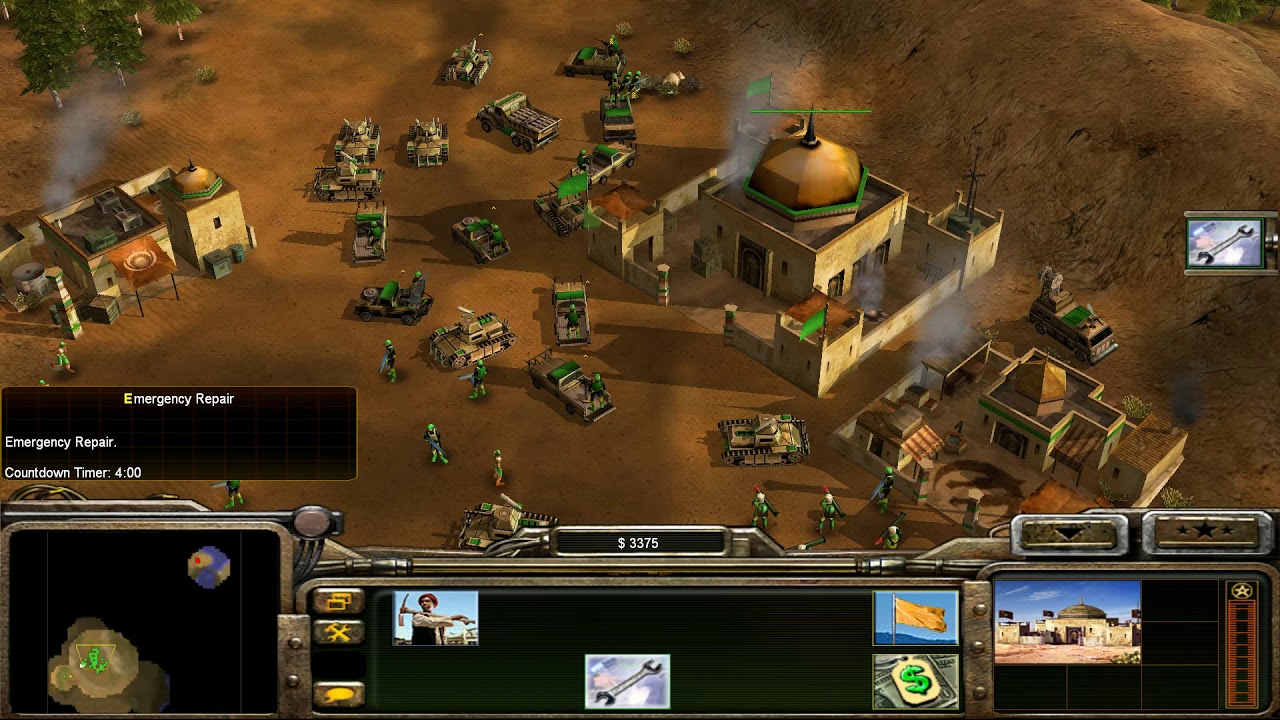Use the Emergency Repair shortcut on right edge
This screenshot has width=1280, height=720.
pos(1224,243)
